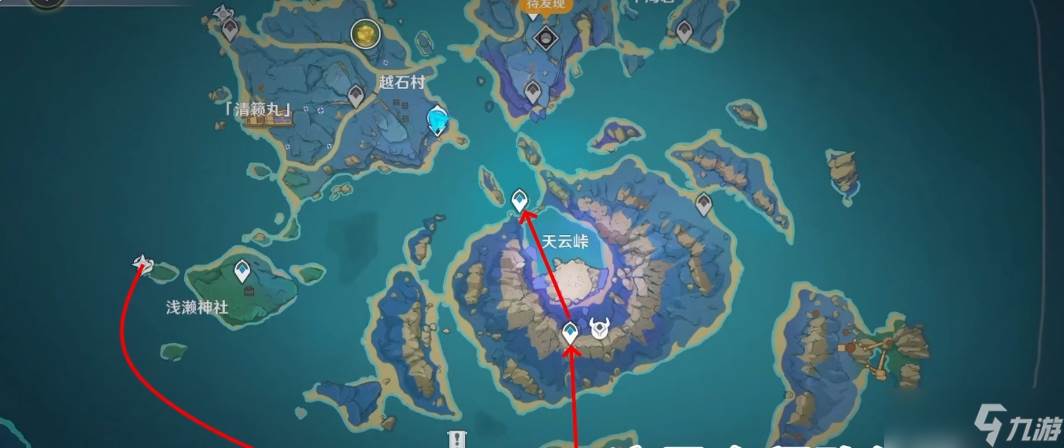Click the waypoint beside the horned boss icon

571,333
